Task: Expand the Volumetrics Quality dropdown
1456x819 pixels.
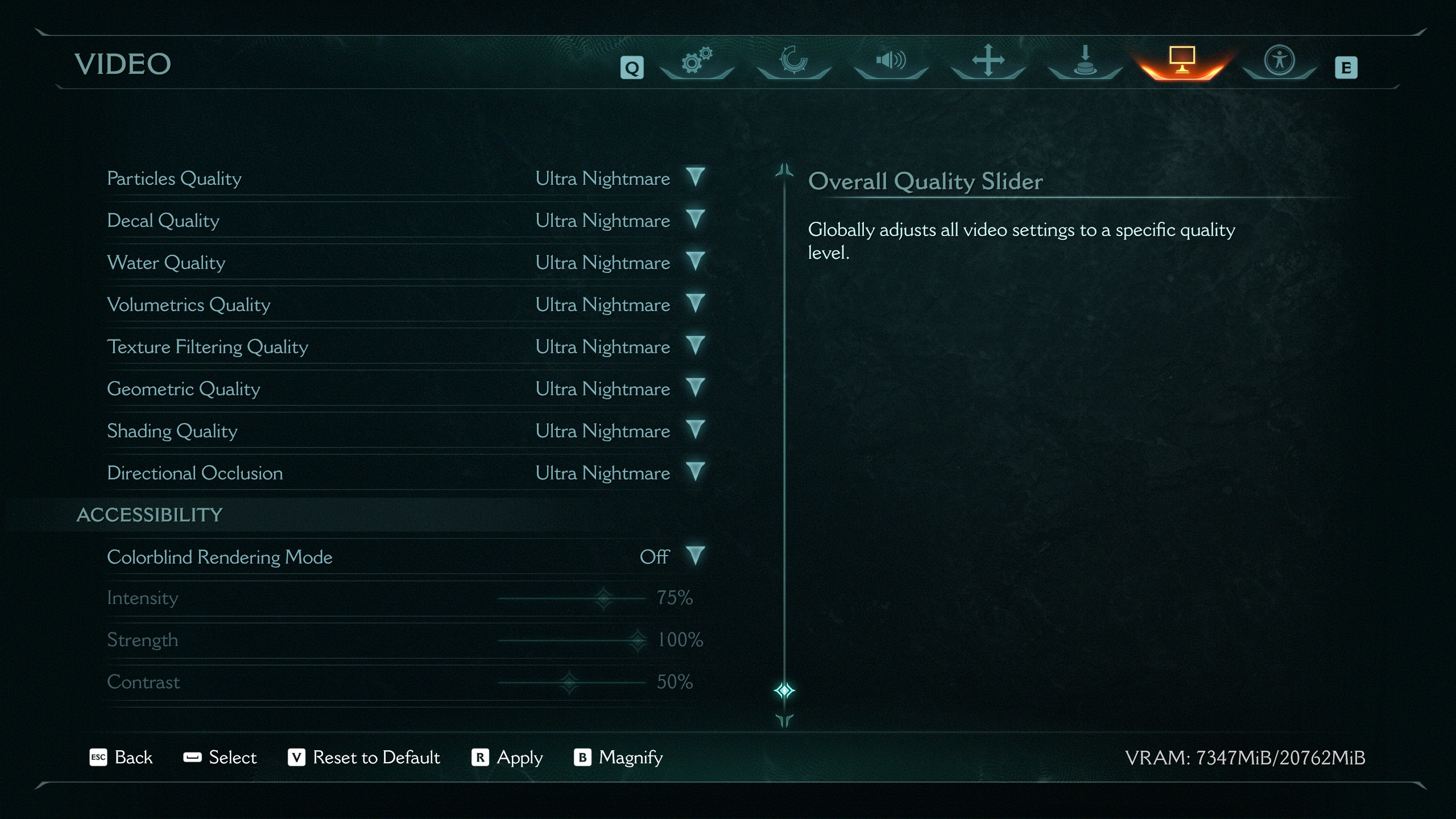Action: tap(695, 304)
